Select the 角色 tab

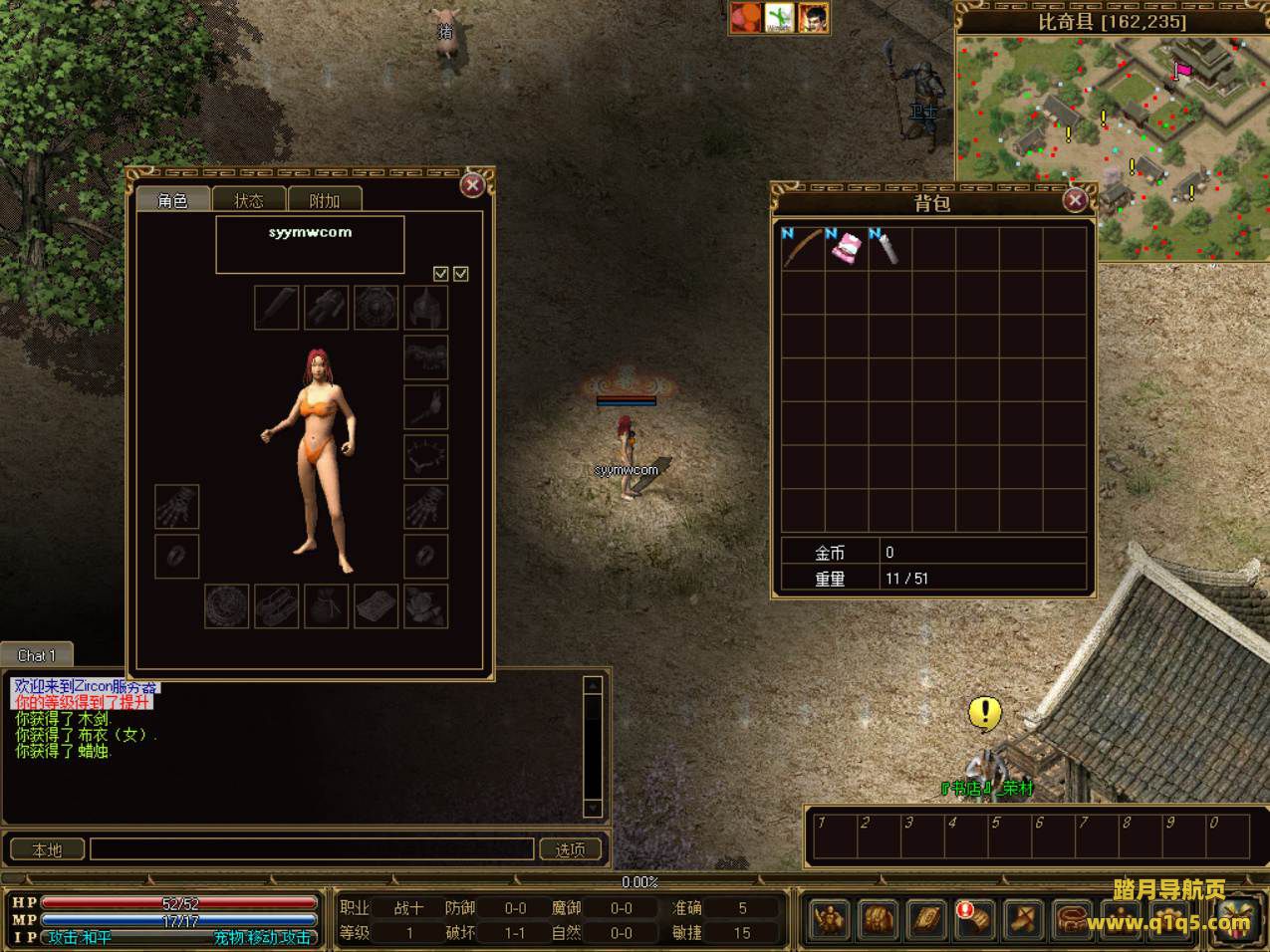172,200
